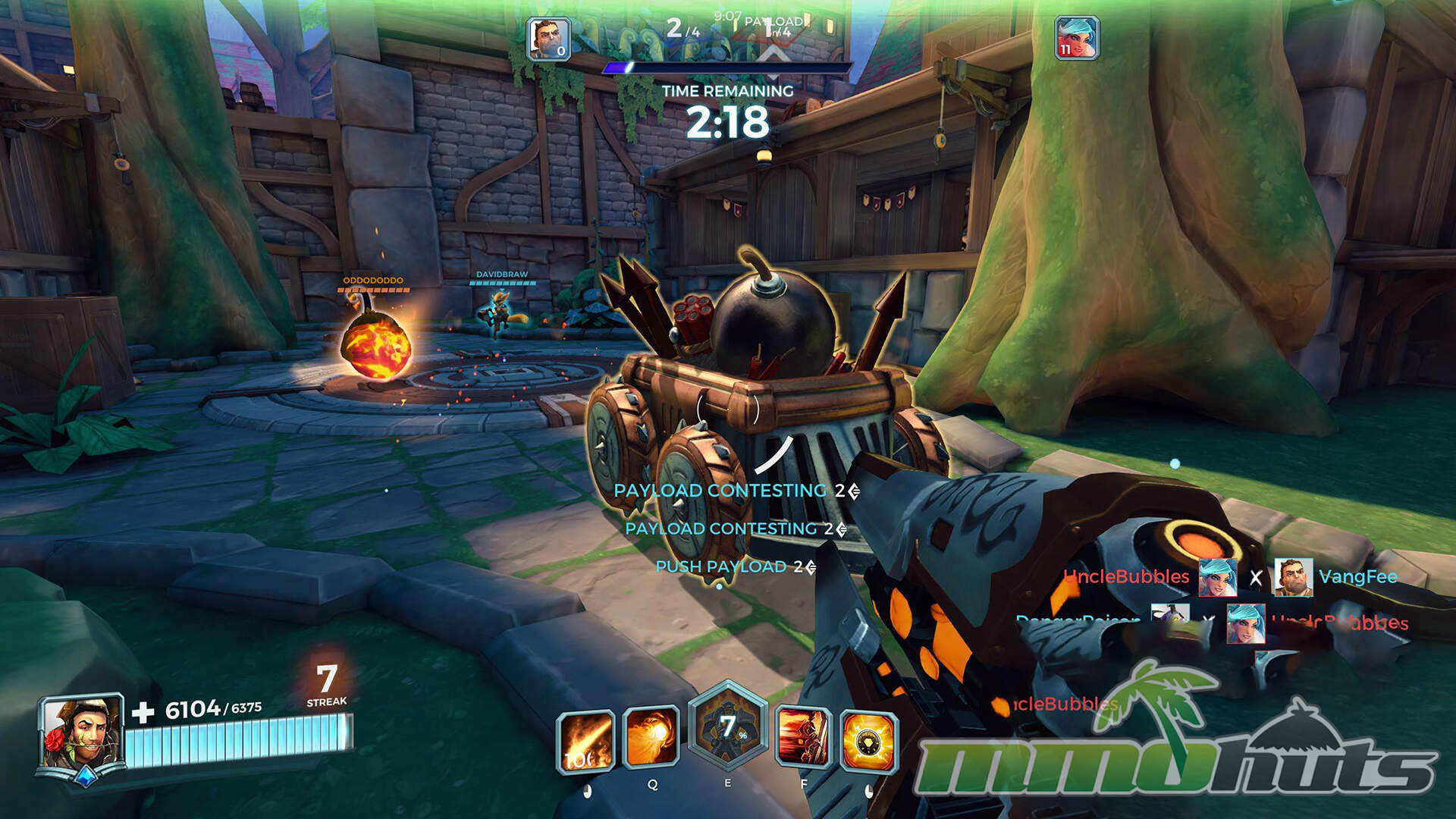Select the bearded teammate portrait at top
The image size is (1456, 819).
[x=548, y=38]
